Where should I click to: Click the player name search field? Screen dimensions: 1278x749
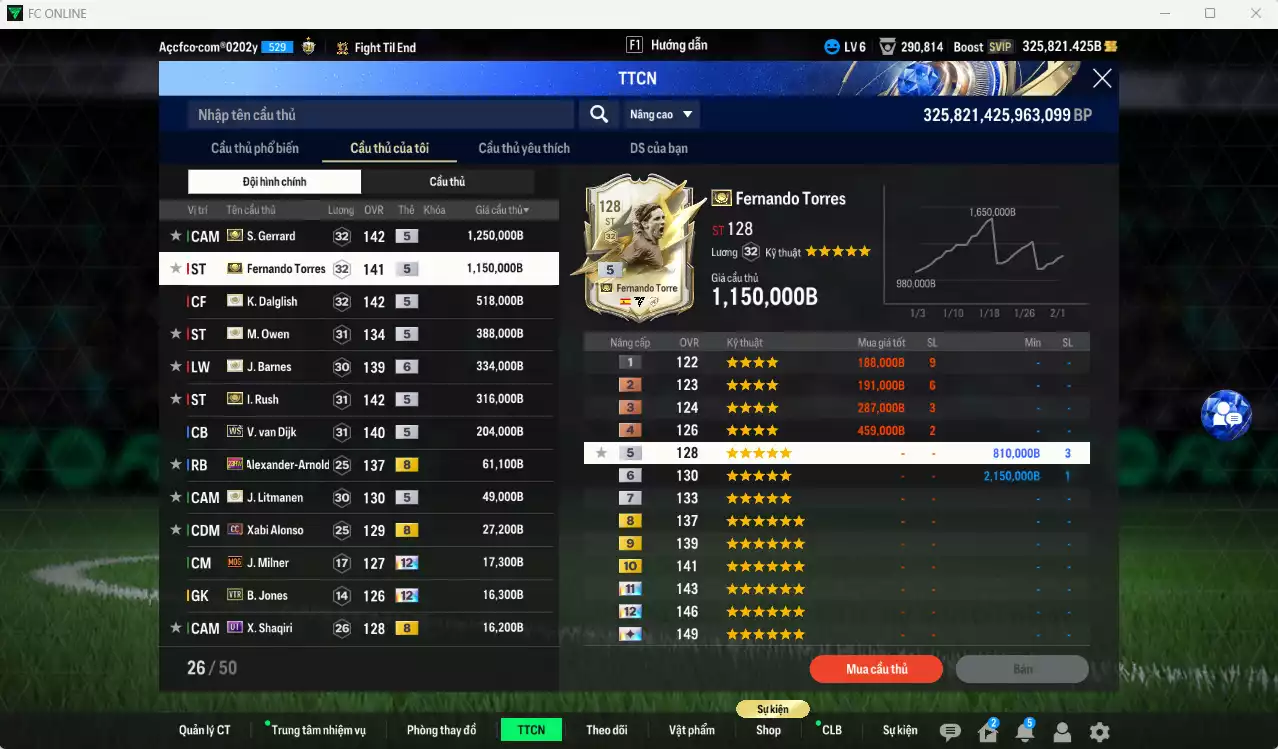380,115
